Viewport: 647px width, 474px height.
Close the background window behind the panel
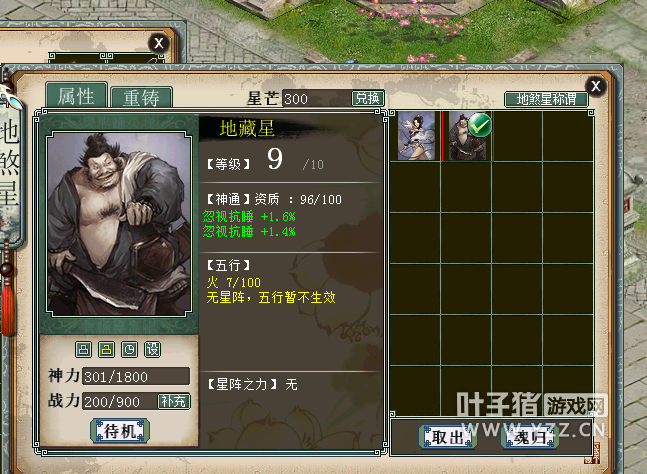click(x=158, y=42)
